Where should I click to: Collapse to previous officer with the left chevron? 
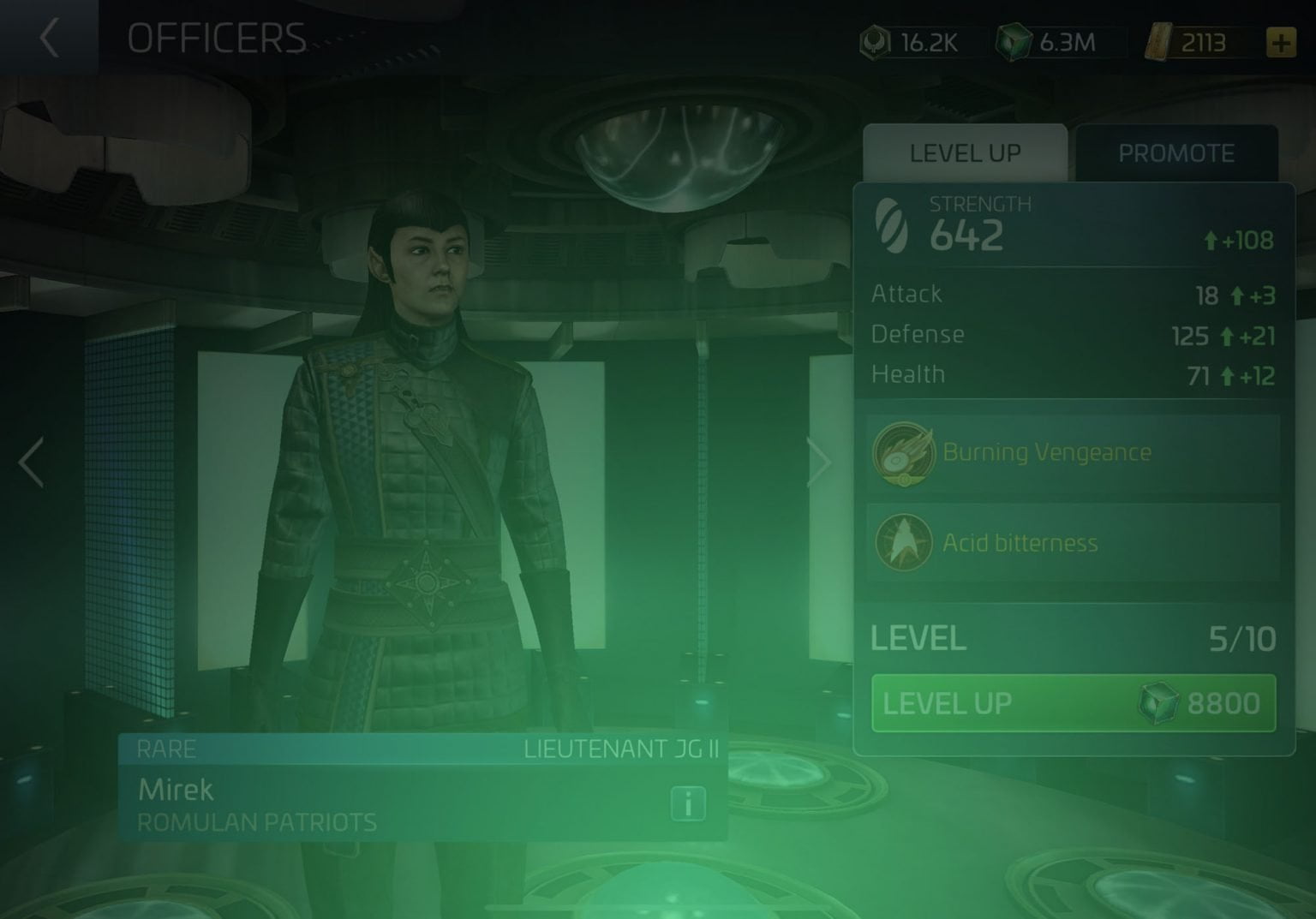31,462
